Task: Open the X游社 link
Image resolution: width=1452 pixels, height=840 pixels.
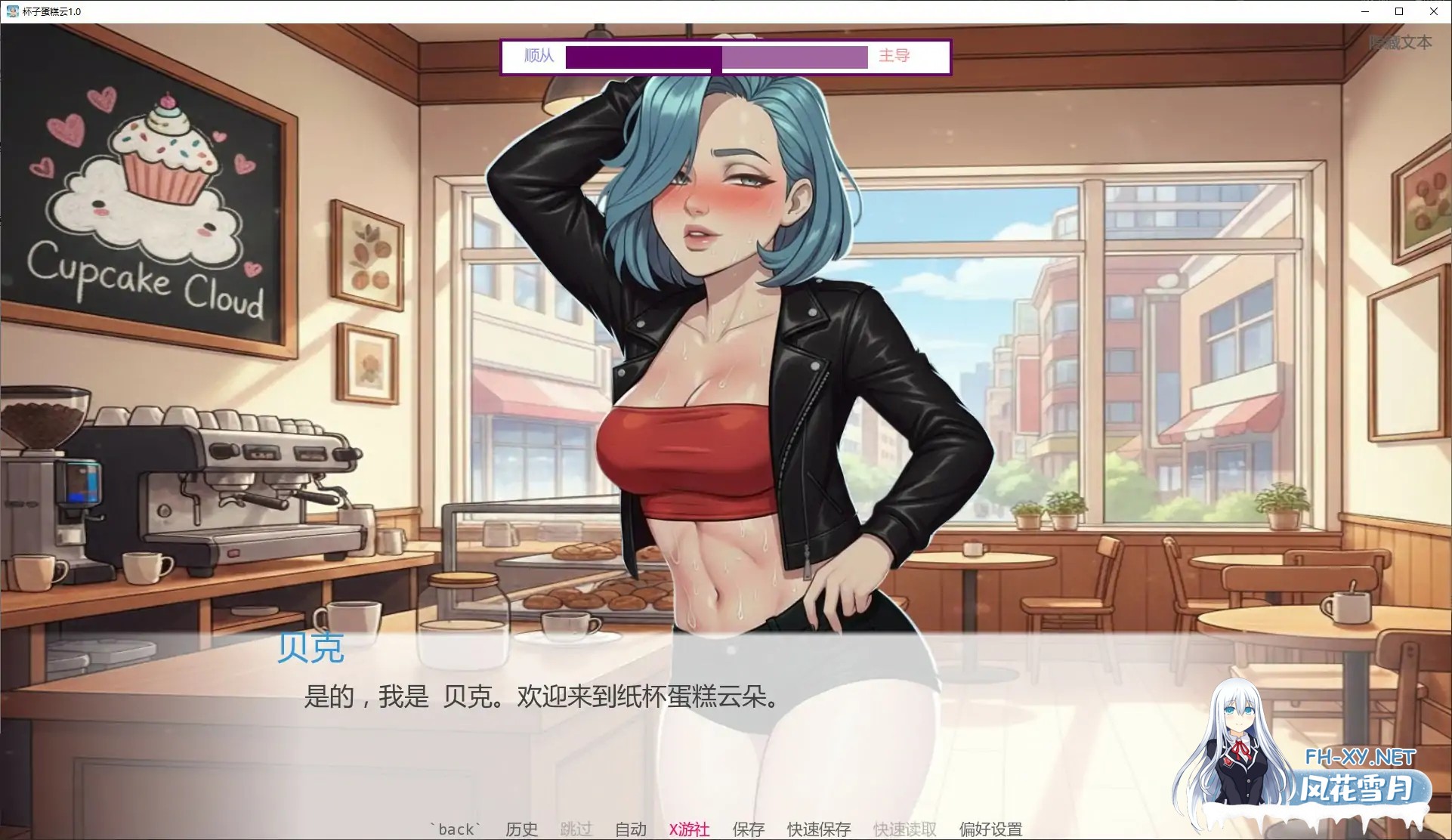Action: (690, 829)
